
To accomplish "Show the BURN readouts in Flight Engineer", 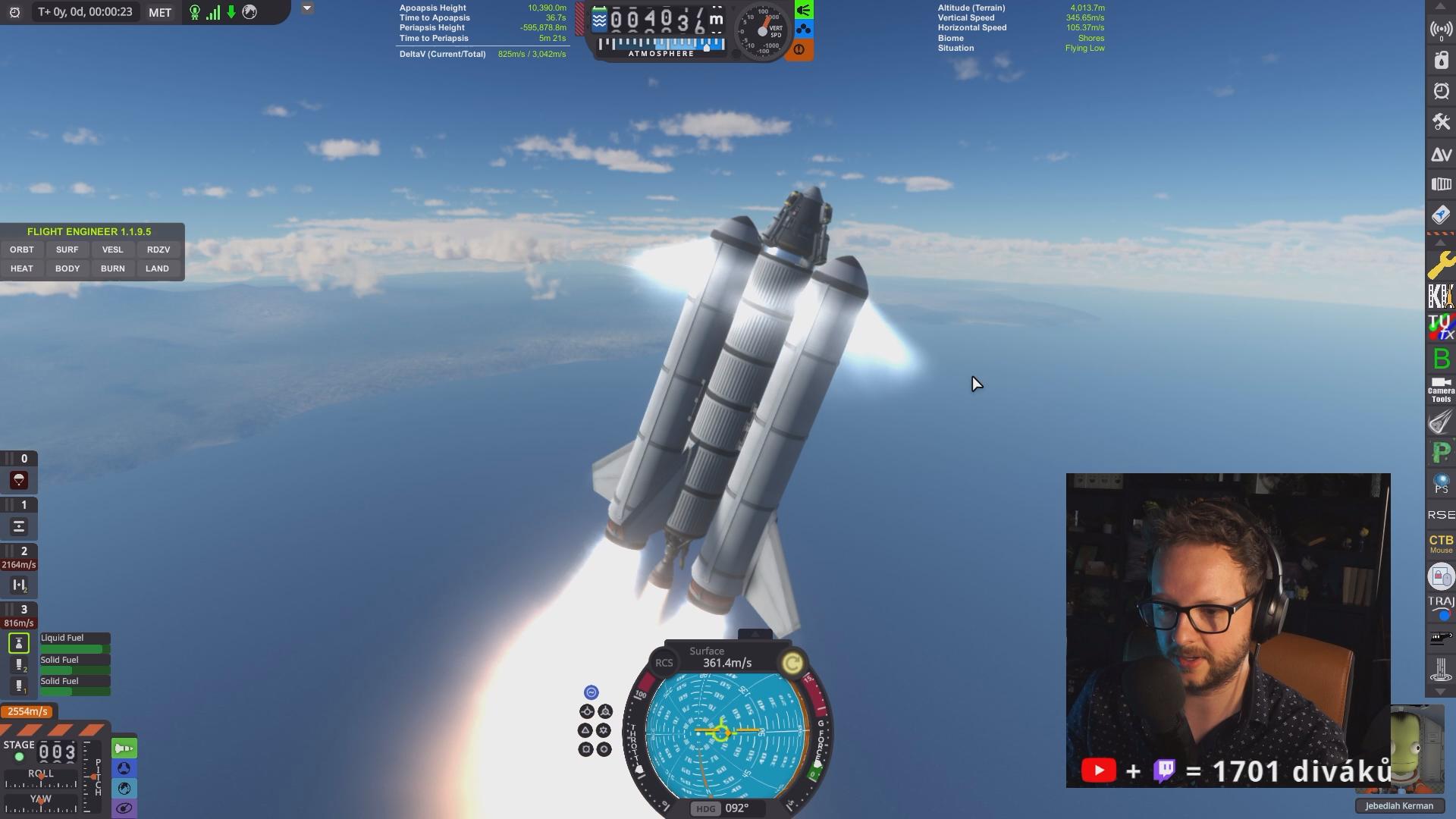I will pos(112,268).
